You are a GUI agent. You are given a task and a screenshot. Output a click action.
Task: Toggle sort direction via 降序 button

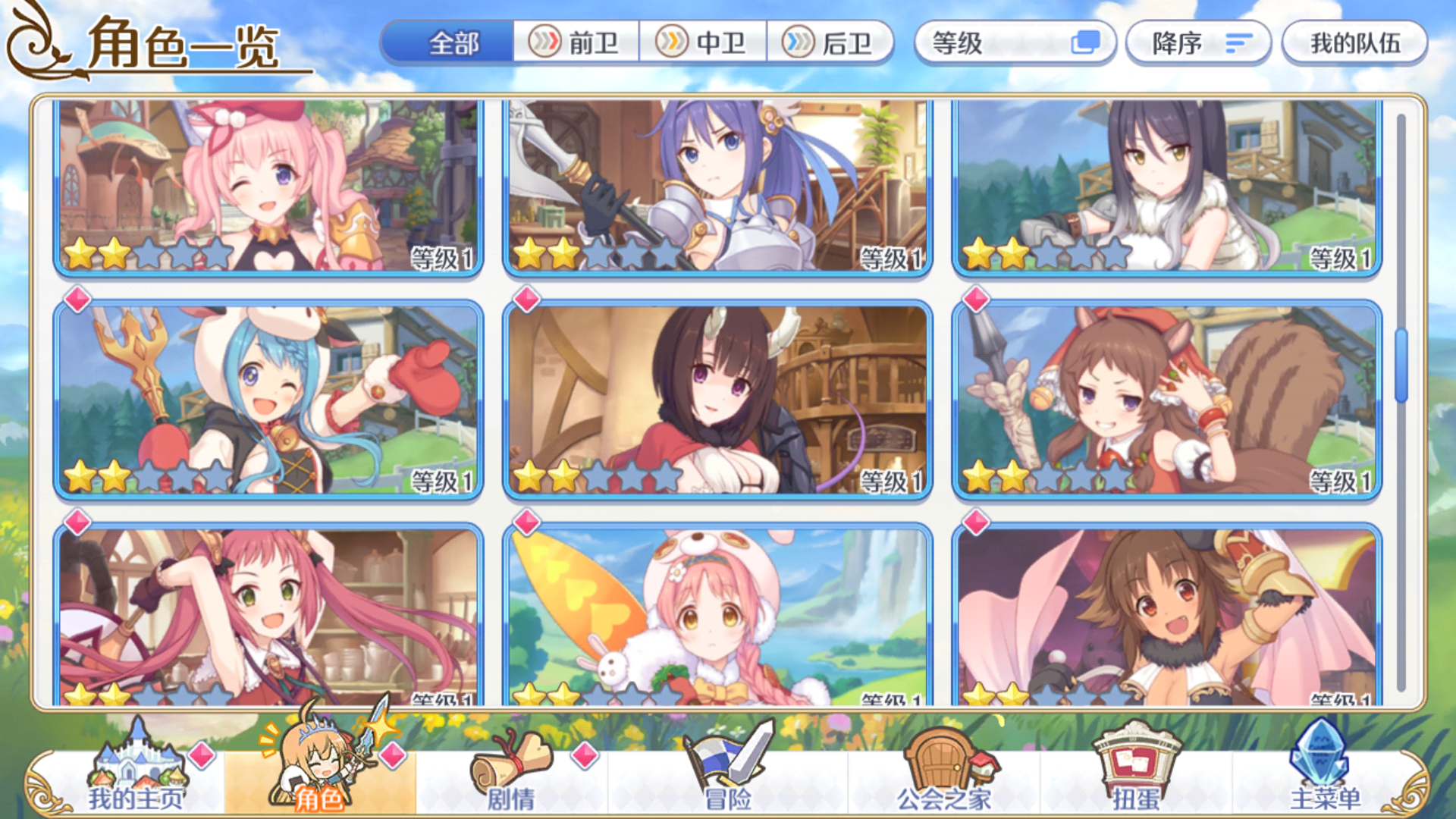click(1197, 44)
